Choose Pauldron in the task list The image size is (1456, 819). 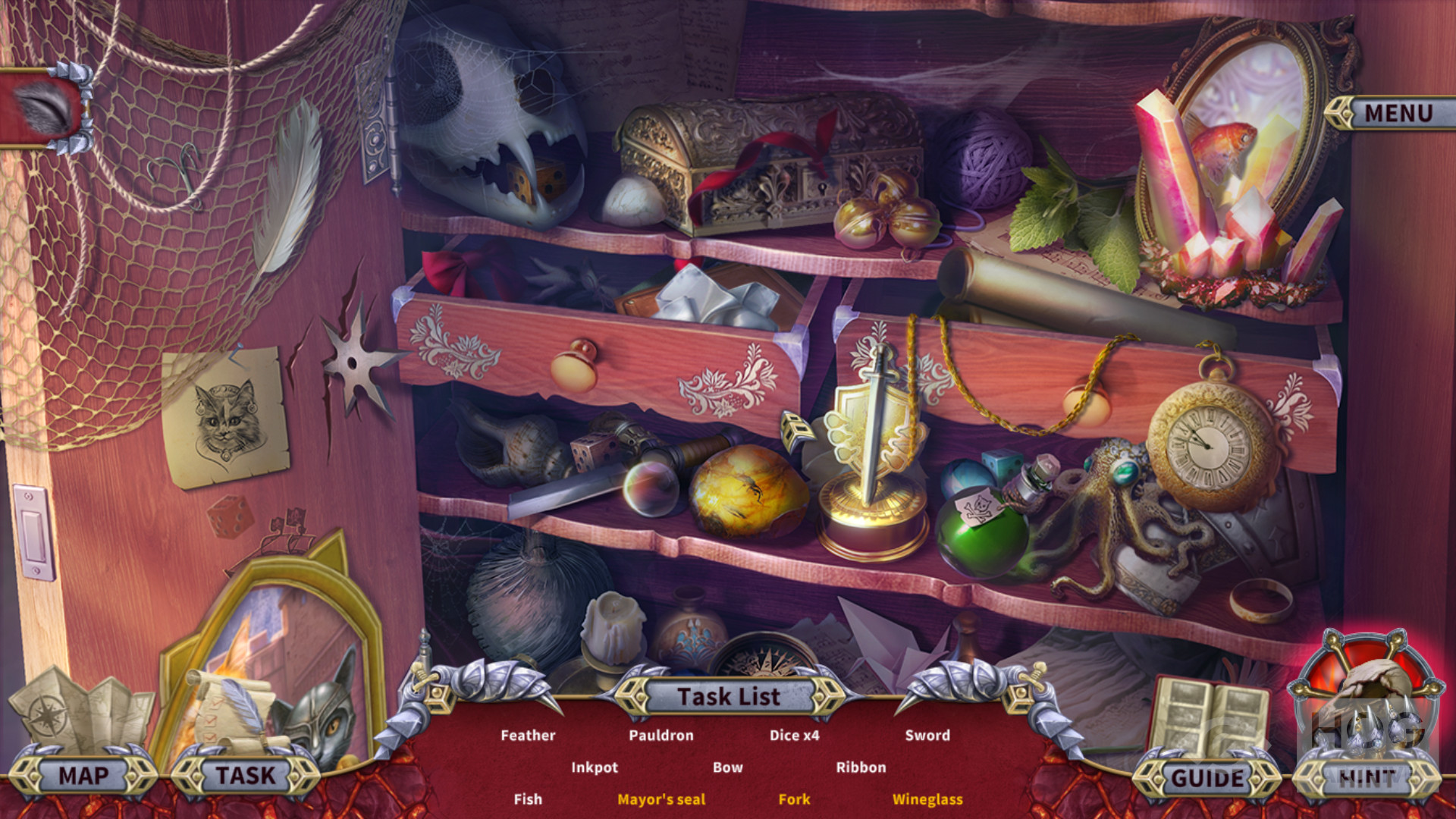(x=661, y=735)
